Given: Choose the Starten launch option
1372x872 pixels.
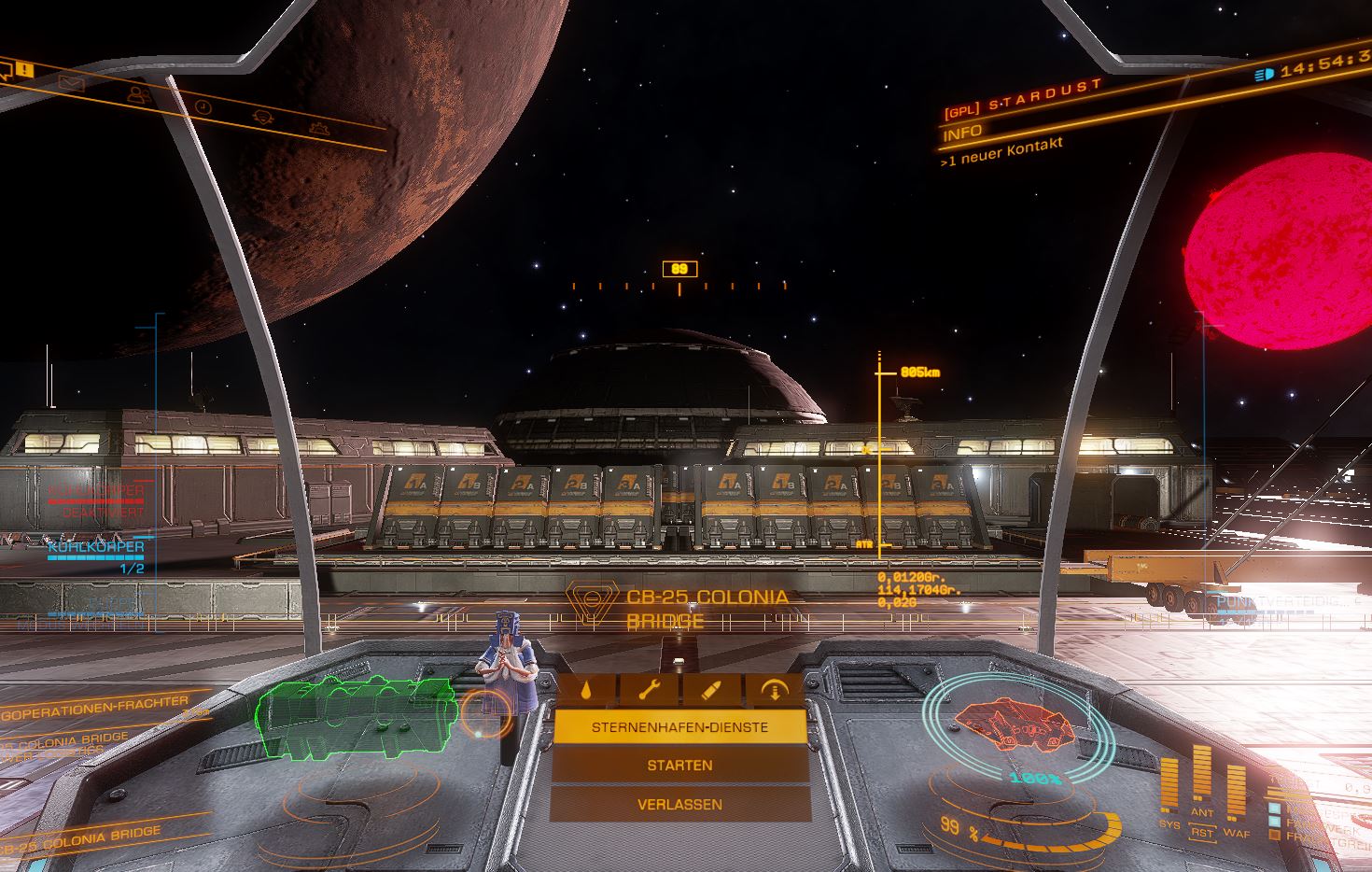Looking at the screenshot, I should point(679,766).
